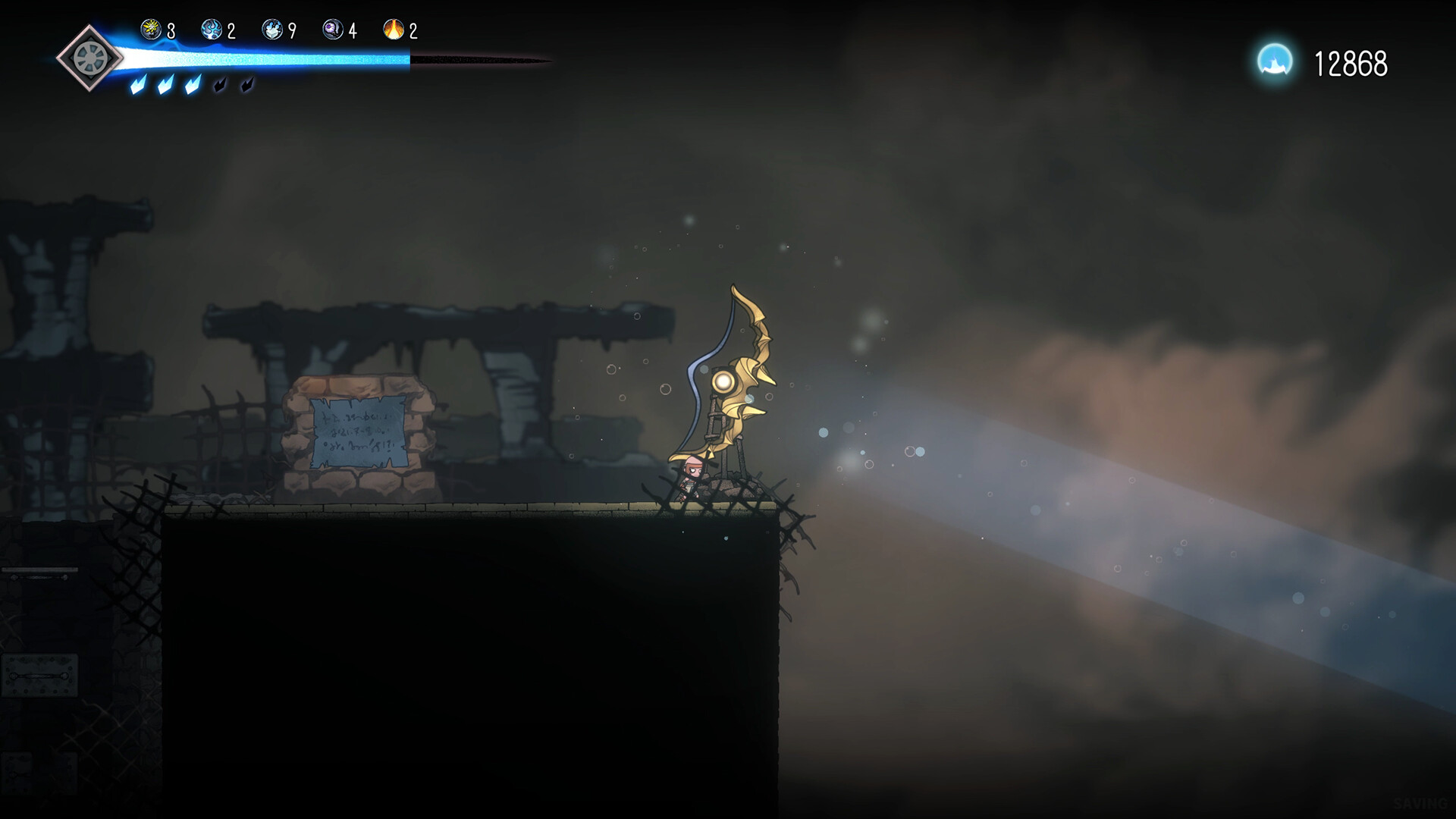Select the first glowing blue arrow charge icon
This screenshot has height=819, width=1456.
tap(137, 86)
